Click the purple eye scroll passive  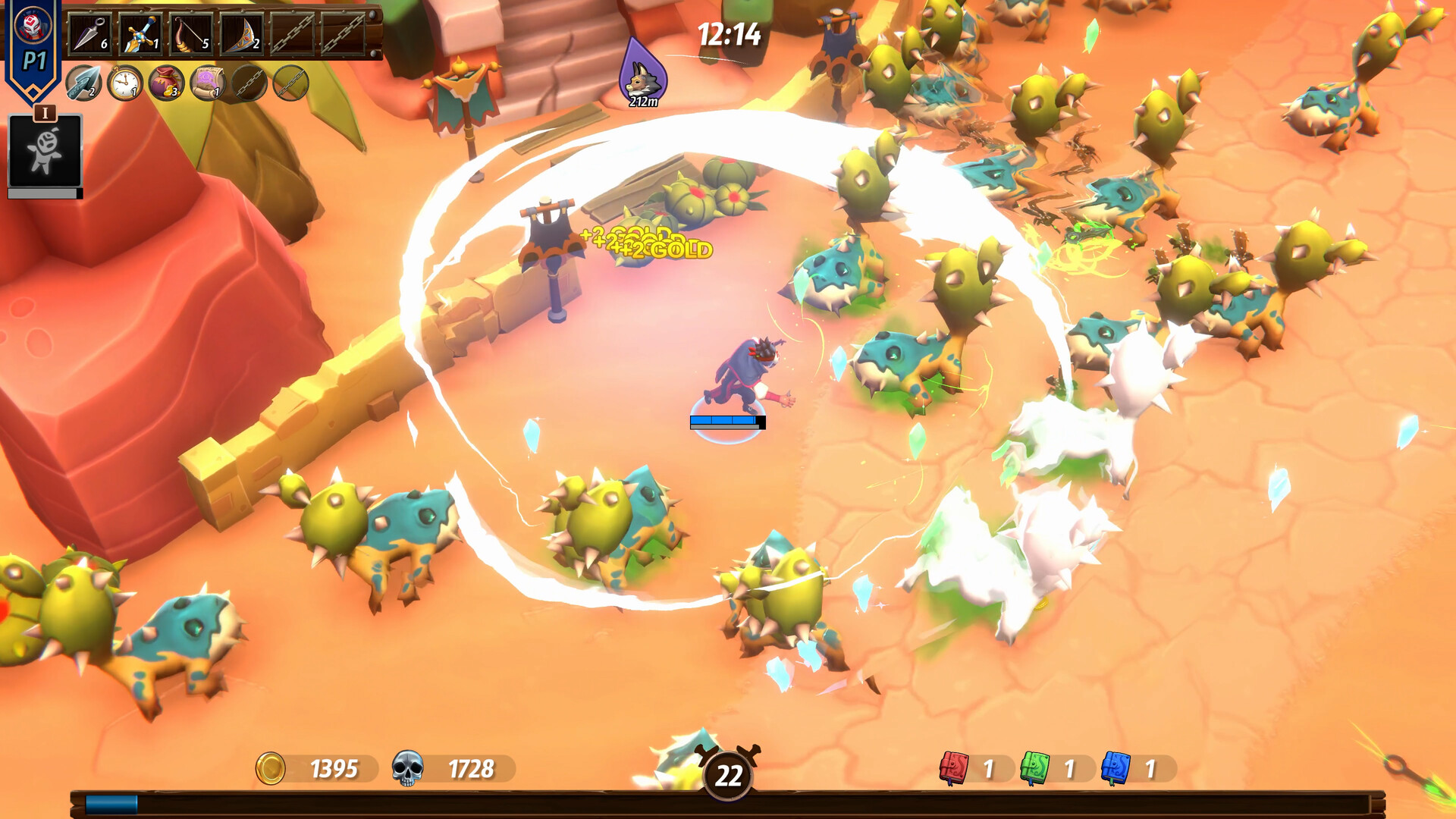coord(207,83)
